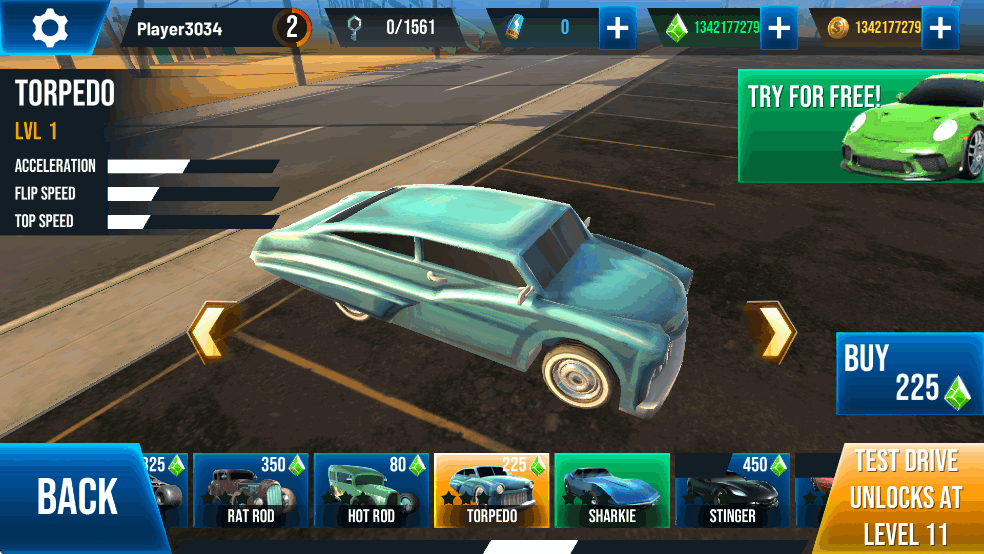Click the Test Drive button
This screenshot has width=984, height=554.
click(x=905, y=498)
